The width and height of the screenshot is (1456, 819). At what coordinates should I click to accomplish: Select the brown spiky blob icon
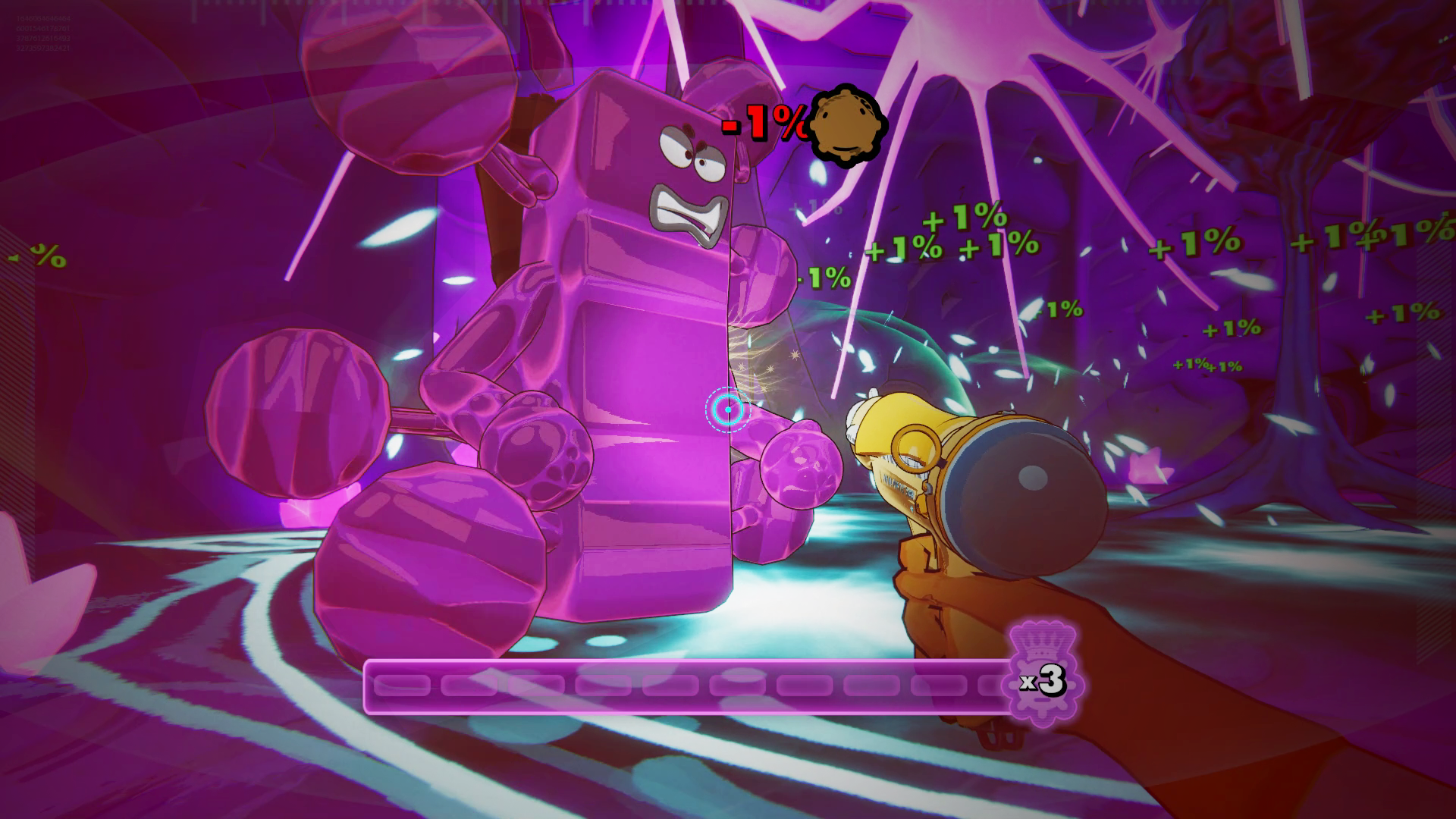click(846, 128)
